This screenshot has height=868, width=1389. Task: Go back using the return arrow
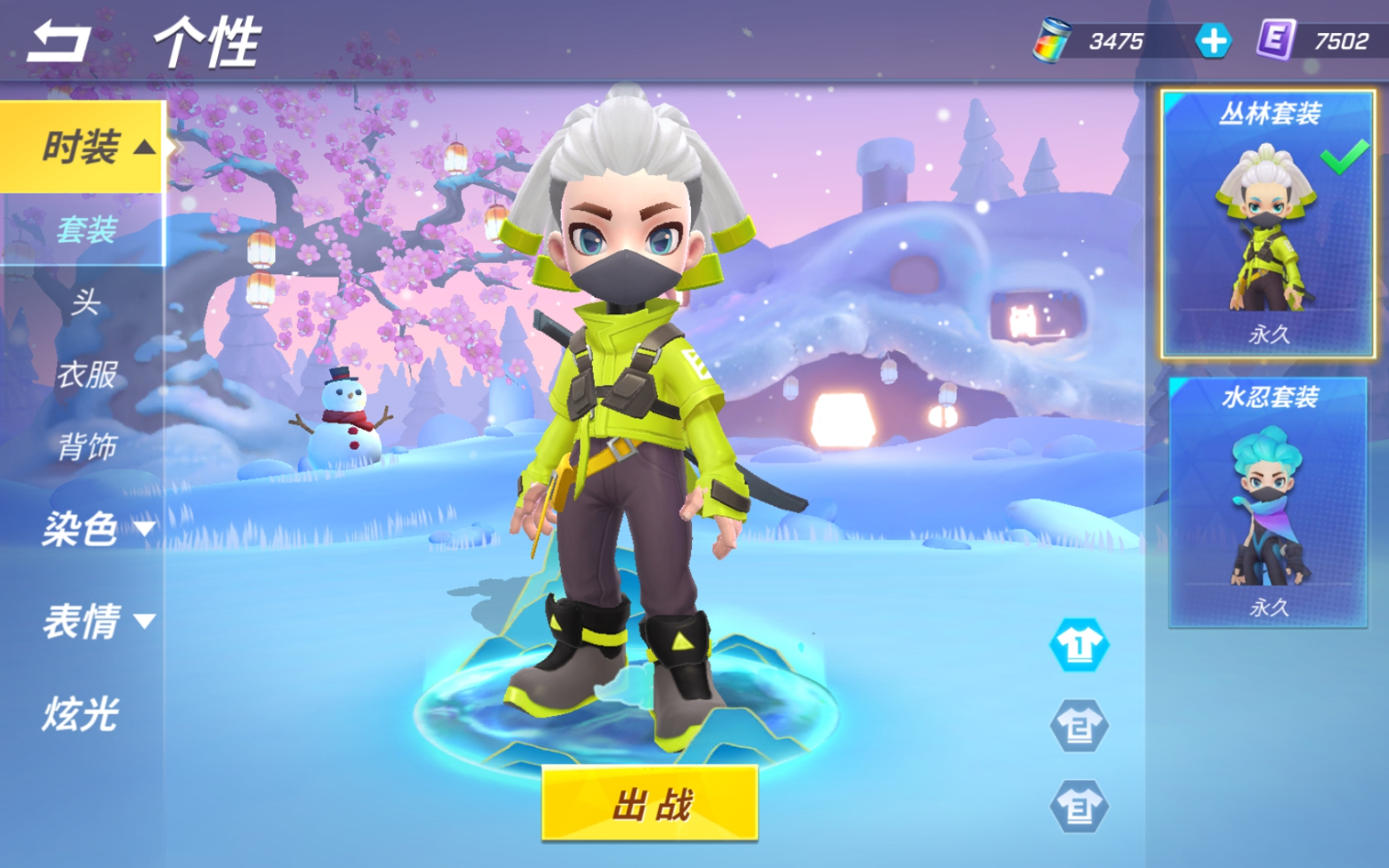click(x=57, y=42)
